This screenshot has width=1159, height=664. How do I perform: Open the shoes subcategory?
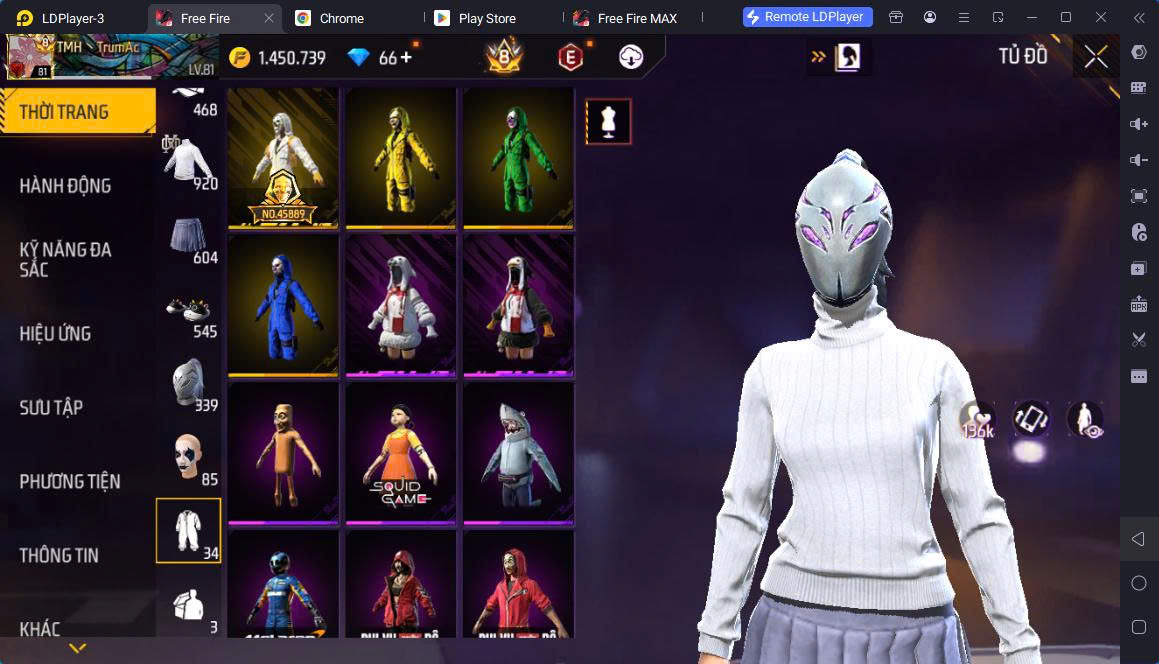tap(189, 311)
